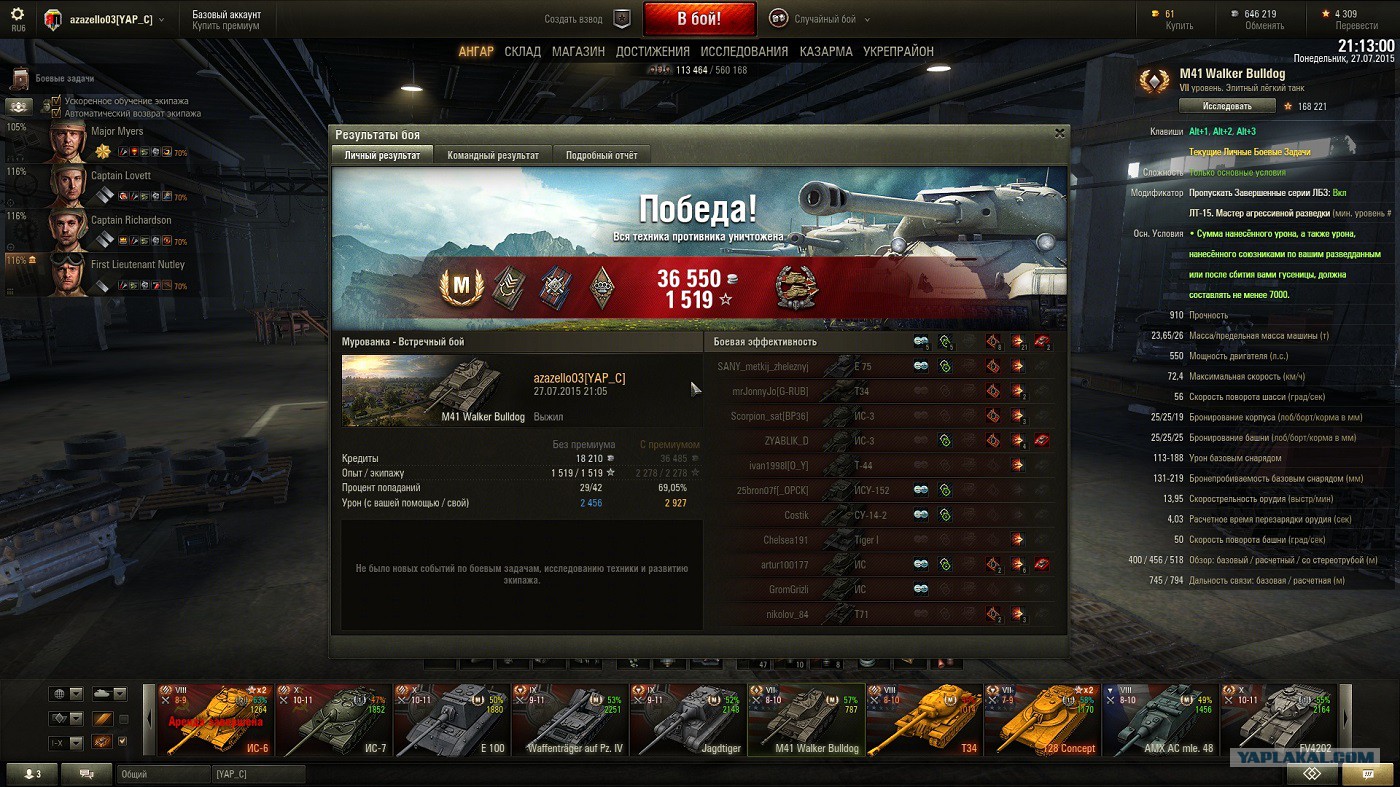Open the СКЛАД menu
1400x787 pixels.
click(522, 51)
